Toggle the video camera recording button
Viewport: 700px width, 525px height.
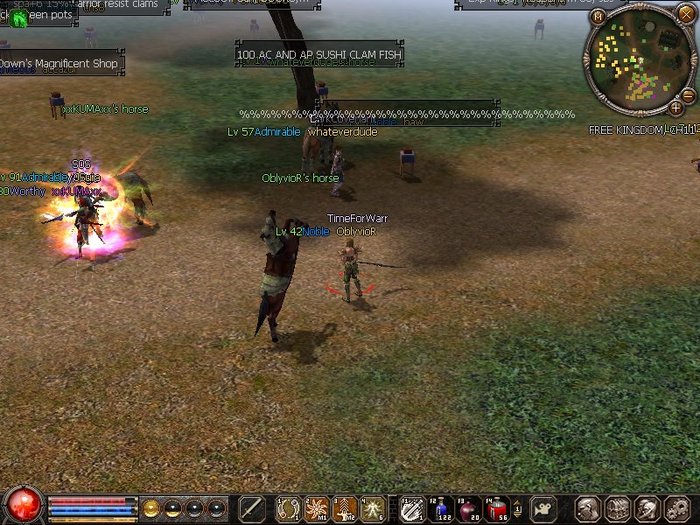(x=543, y=509)
